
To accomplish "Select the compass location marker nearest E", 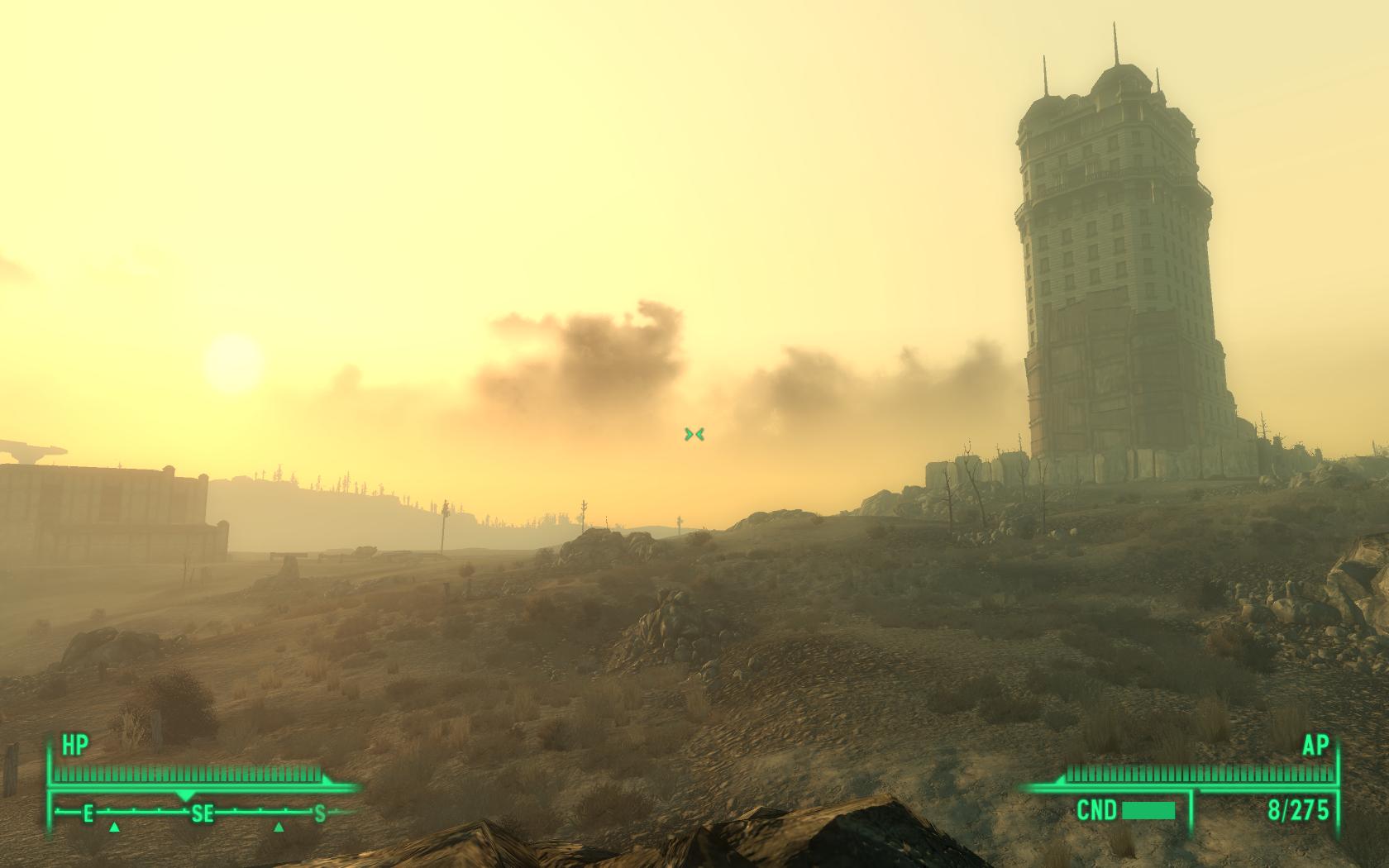I will pos(115,827).
